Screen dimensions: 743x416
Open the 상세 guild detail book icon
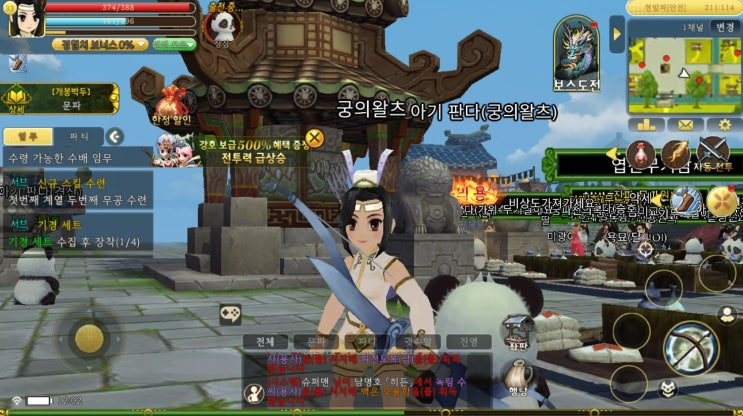click(x=17, y=99)
